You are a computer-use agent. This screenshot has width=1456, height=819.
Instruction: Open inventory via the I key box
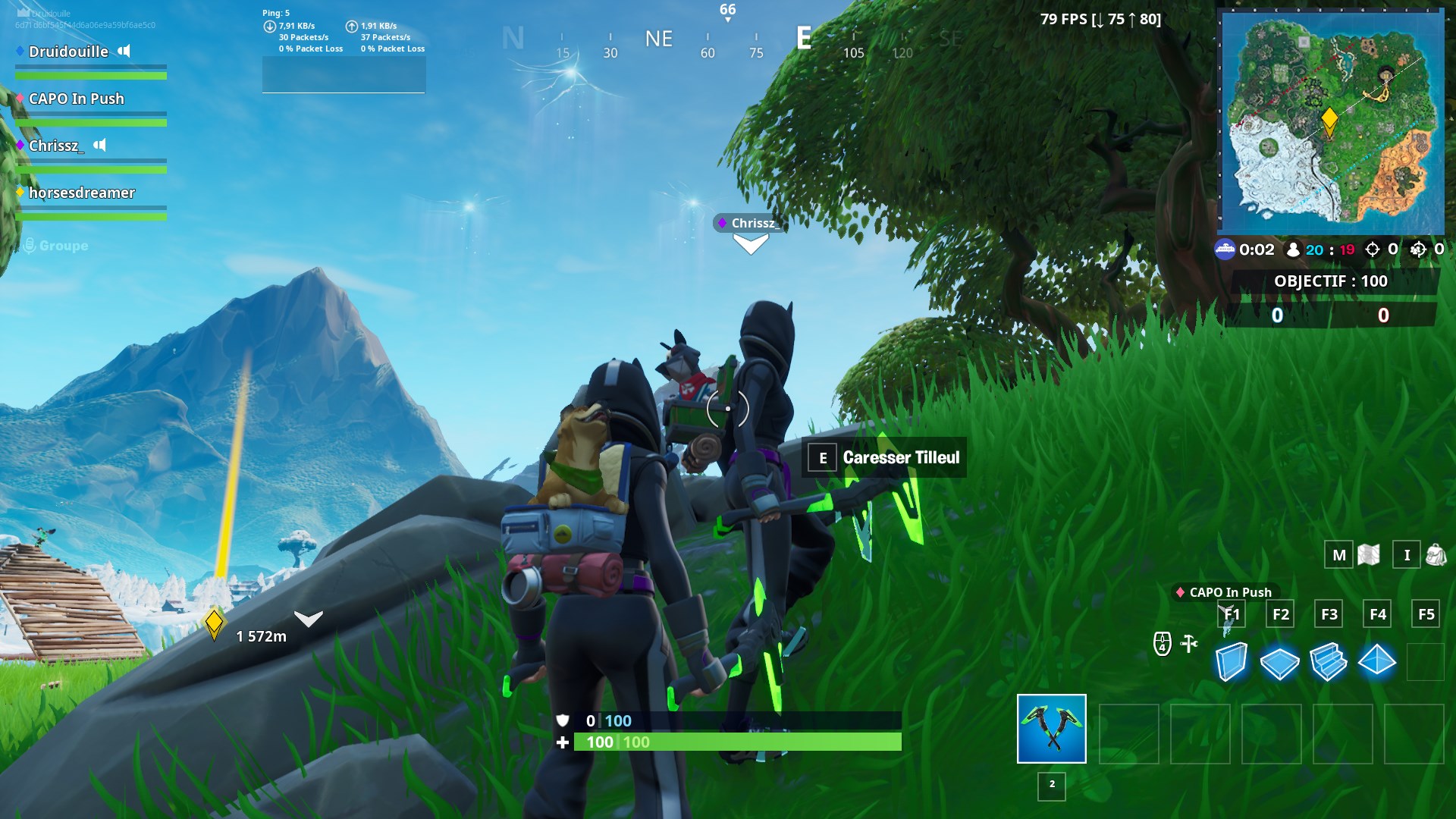pos(1407,554)
